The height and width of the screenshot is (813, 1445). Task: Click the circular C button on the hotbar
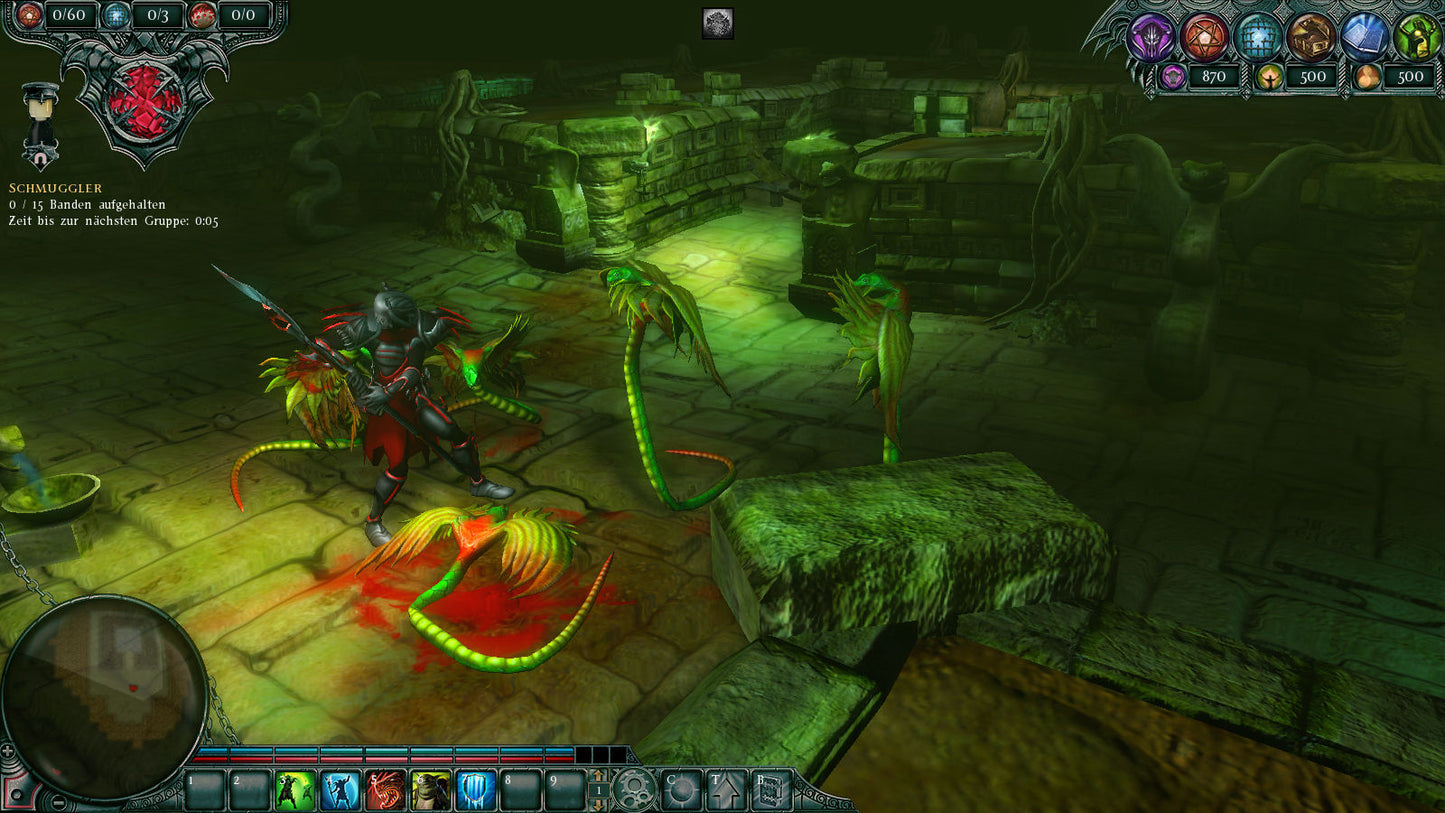(x=682, y=790)
